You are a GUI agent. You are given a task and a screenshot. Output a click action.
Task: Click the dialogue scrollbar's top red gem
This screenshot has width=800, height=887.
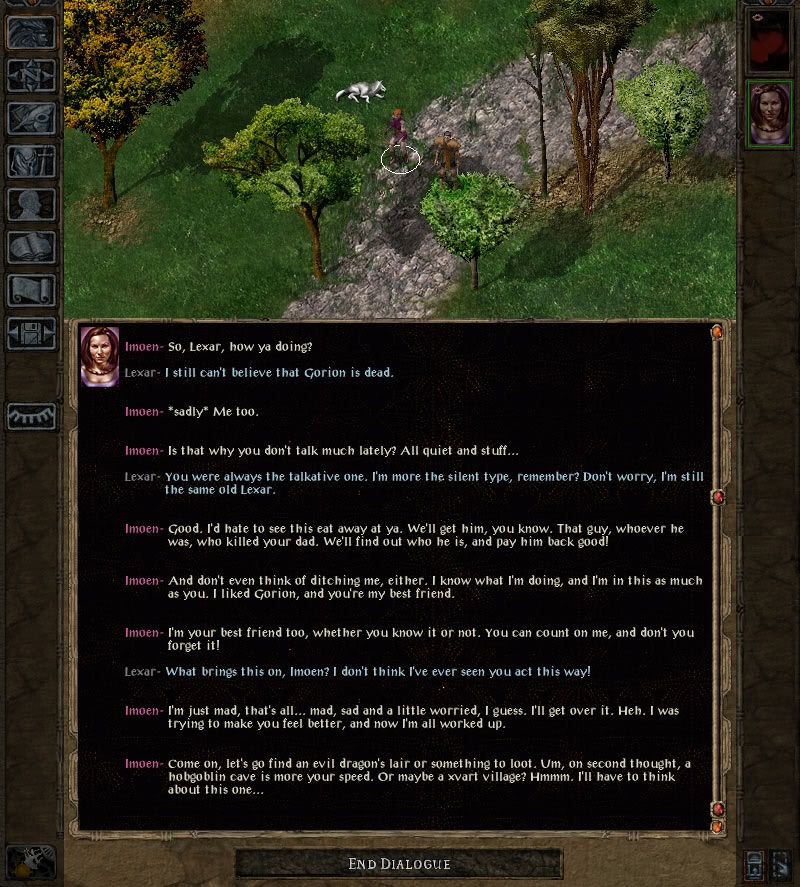pos(717,331)
